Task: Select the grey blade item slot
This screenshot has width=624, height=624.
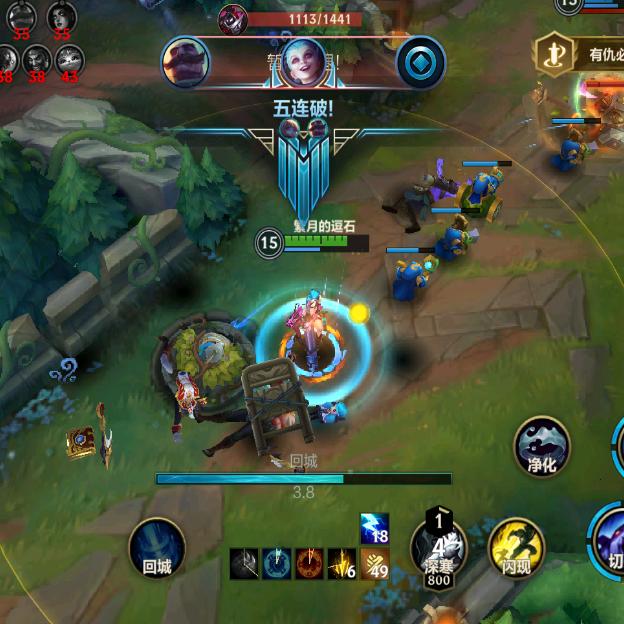Action: tap(245, 564)
